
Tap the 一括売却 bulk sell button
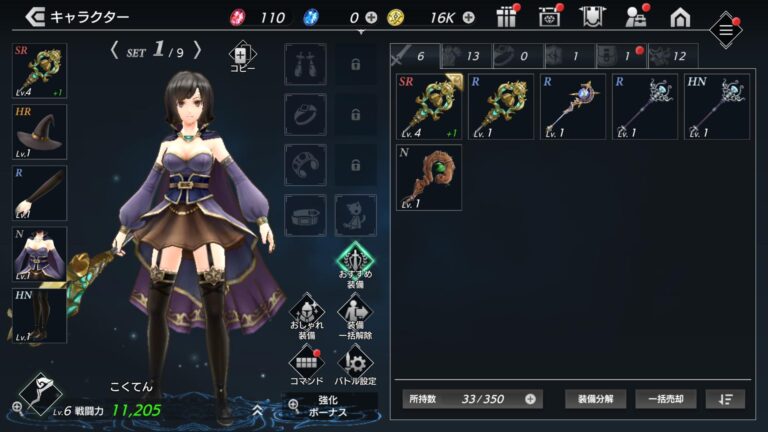point(665,398)
